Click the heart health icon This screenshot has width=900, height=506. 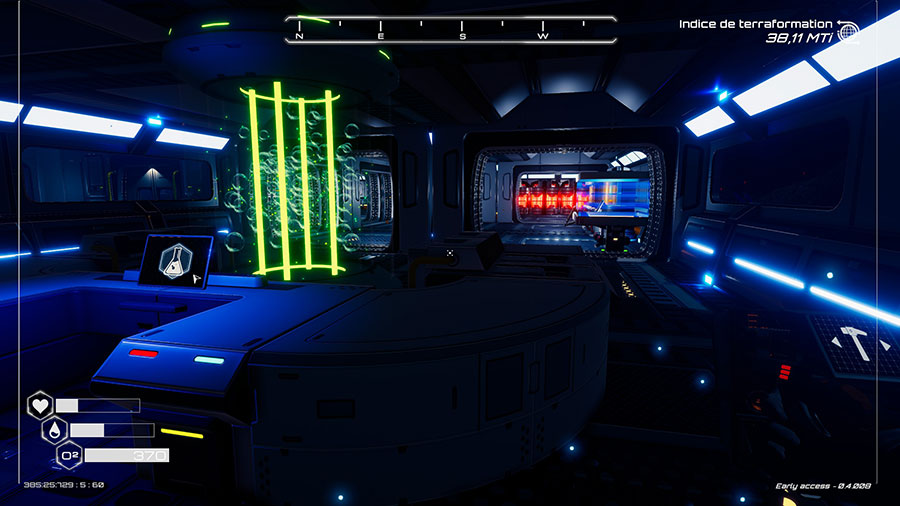click(39, 405)
